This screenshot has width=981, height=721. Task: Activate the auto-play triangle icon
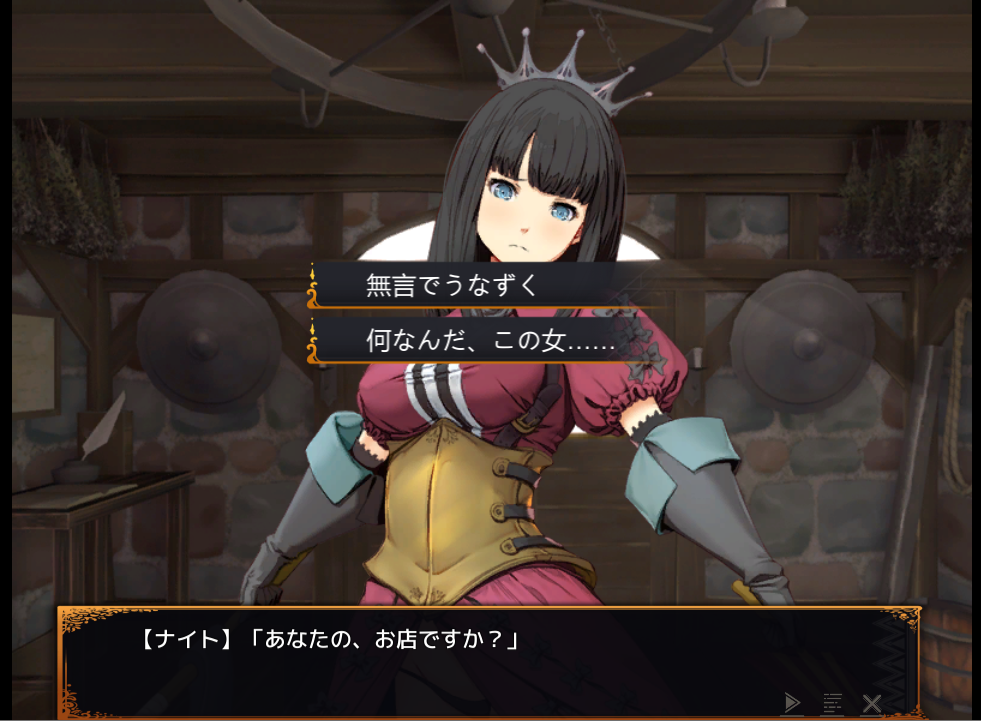[793, 702]
